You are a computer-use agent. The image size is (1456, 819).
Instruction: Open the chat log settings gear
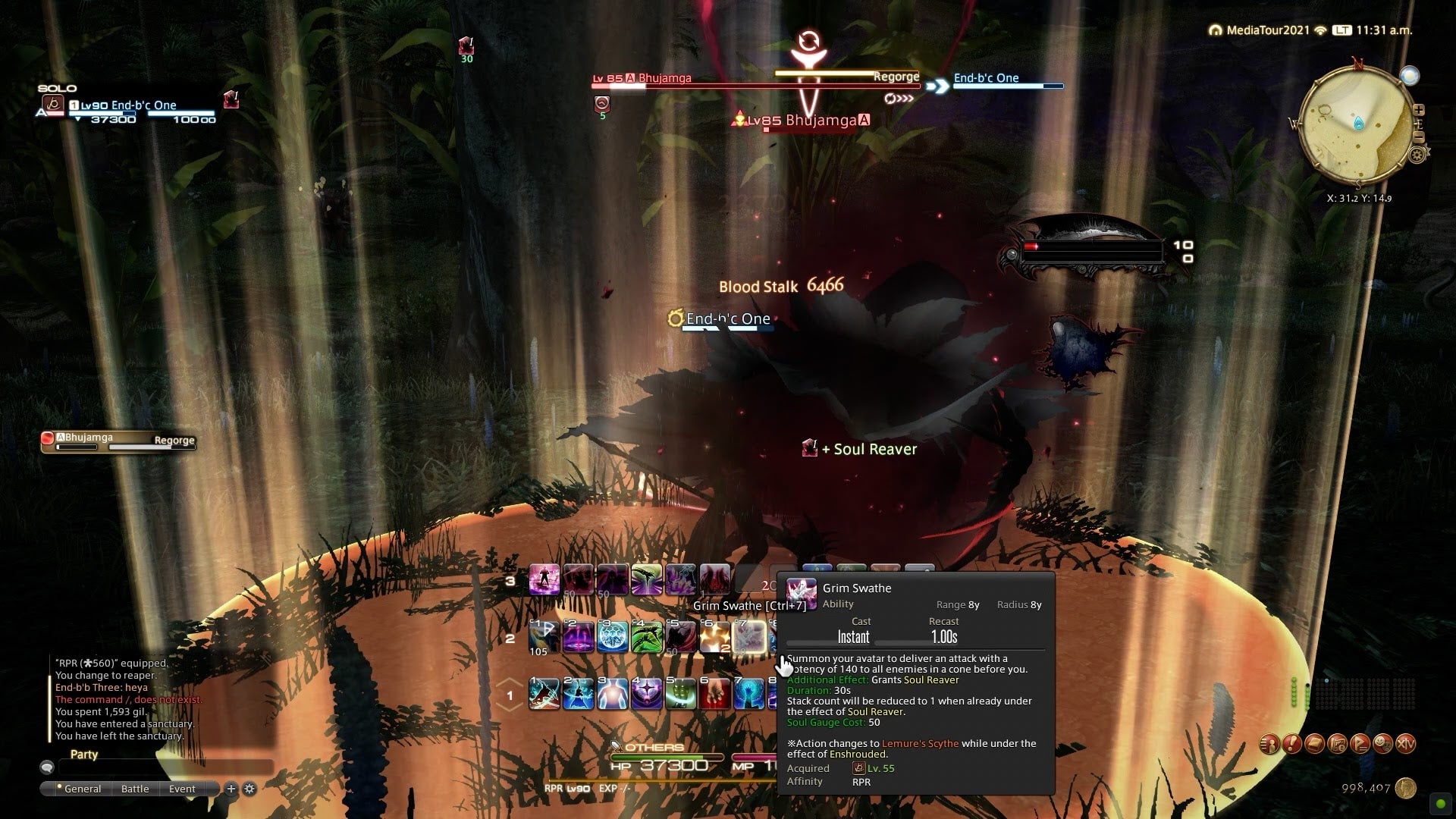coord(249,789)
